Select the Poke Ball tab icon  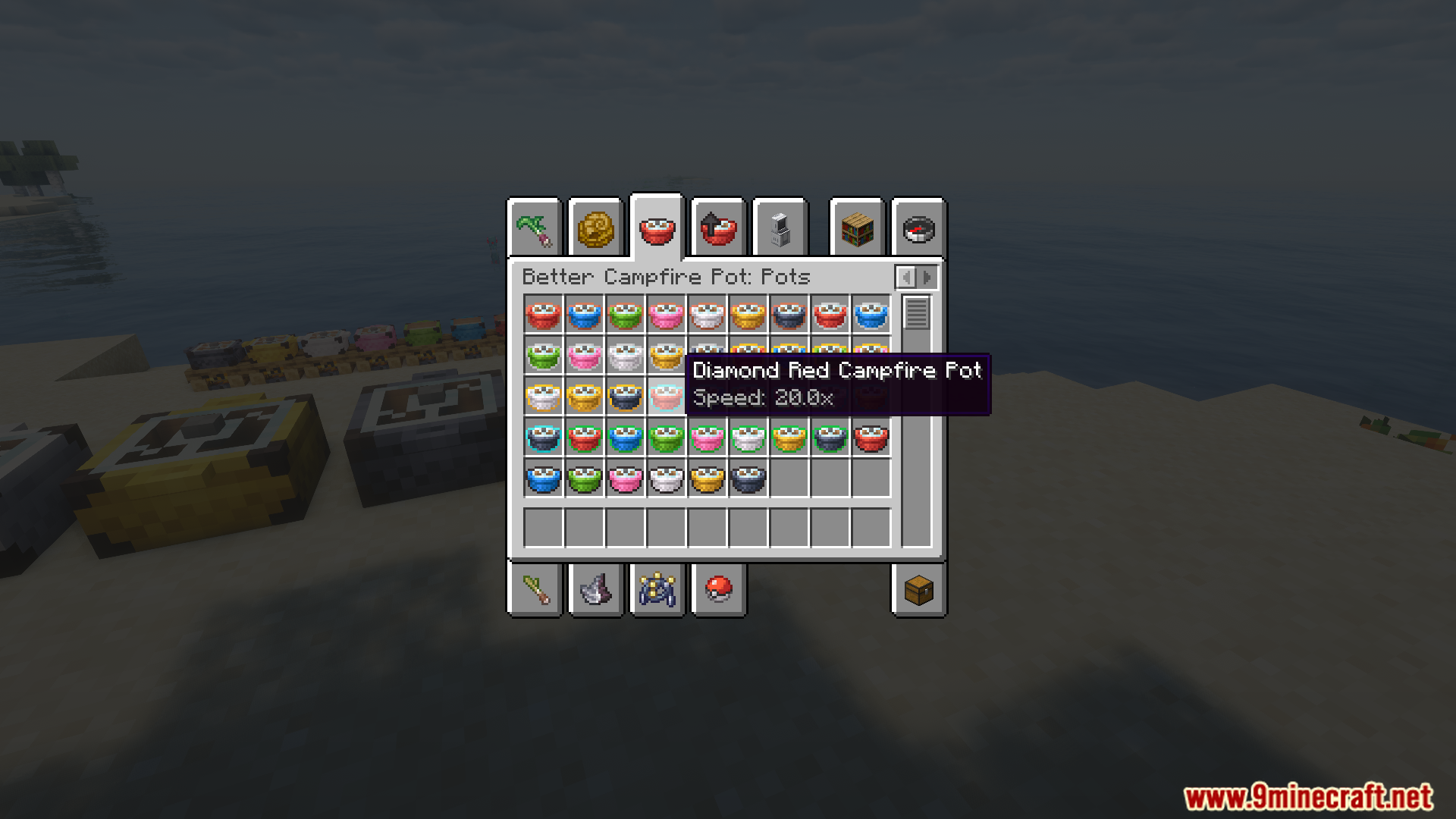718,590
